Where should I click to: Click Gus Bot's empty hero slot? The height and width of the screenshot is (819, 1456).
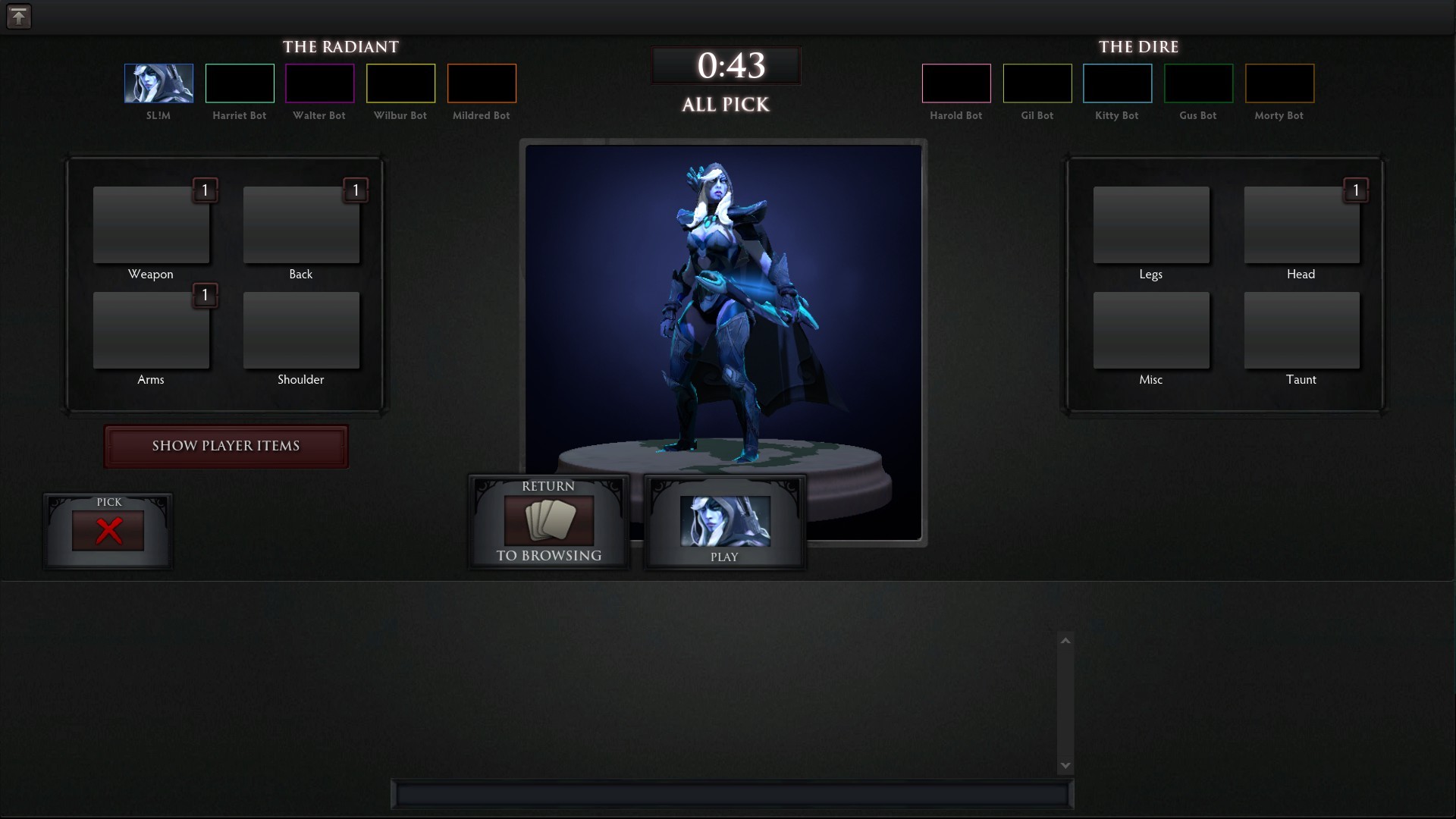pyautogui.click(x=1198, y=83)
